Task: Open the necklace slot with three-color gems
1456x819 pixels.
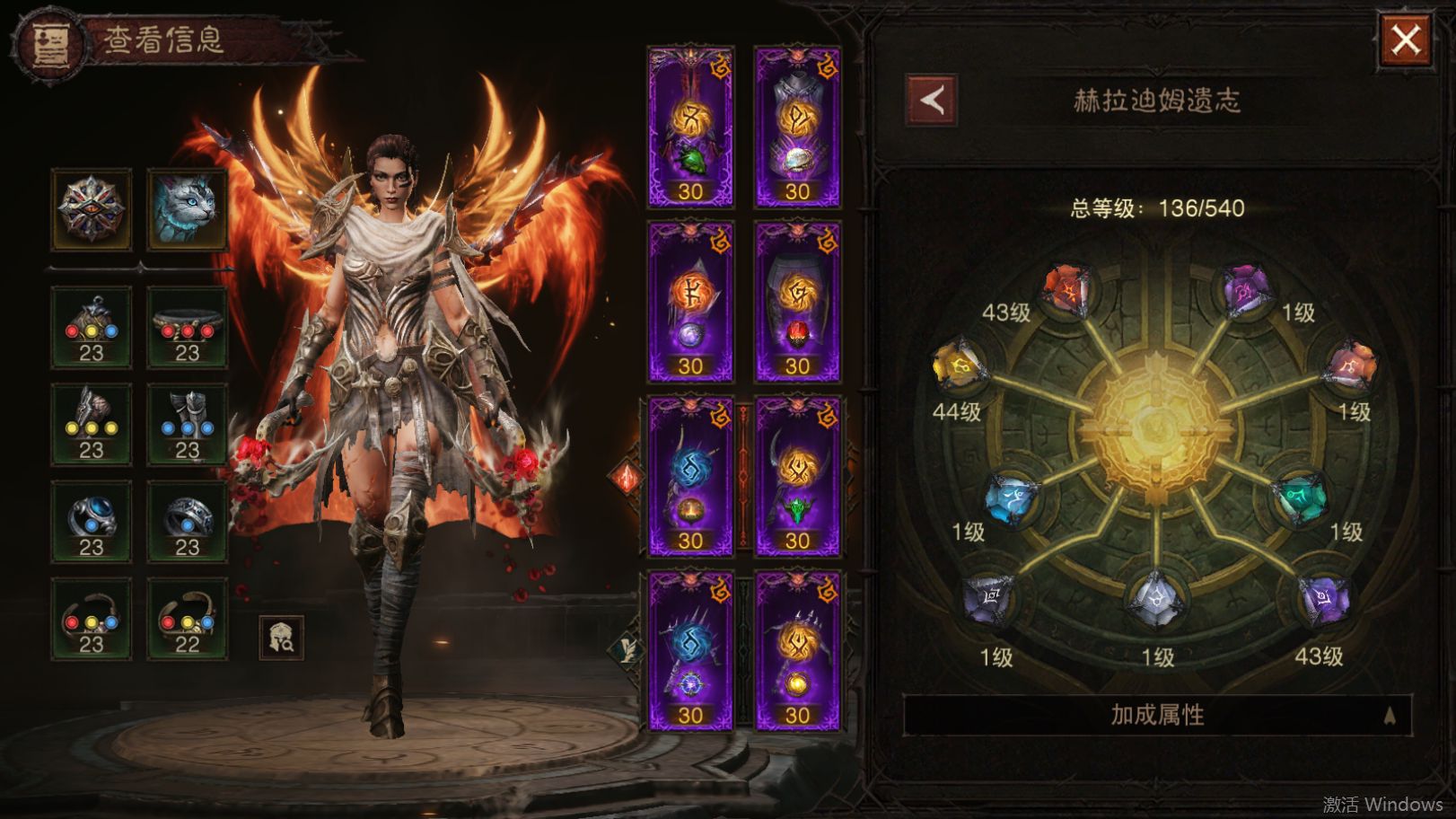Action: [92, 328]
